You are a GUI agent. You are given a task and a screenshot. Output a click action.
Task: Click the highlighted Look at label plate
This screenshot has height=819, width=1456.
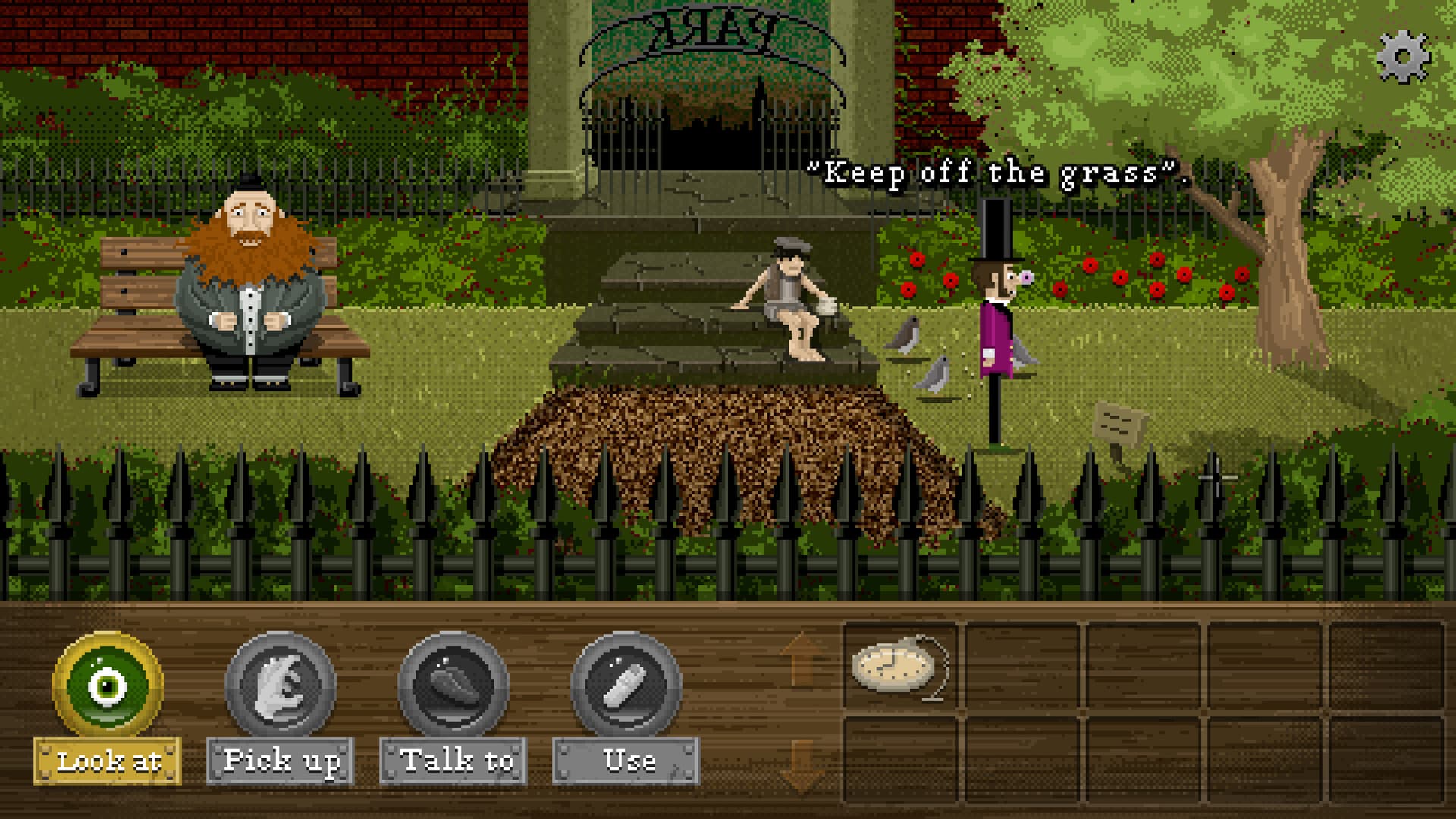click(108, 761)
